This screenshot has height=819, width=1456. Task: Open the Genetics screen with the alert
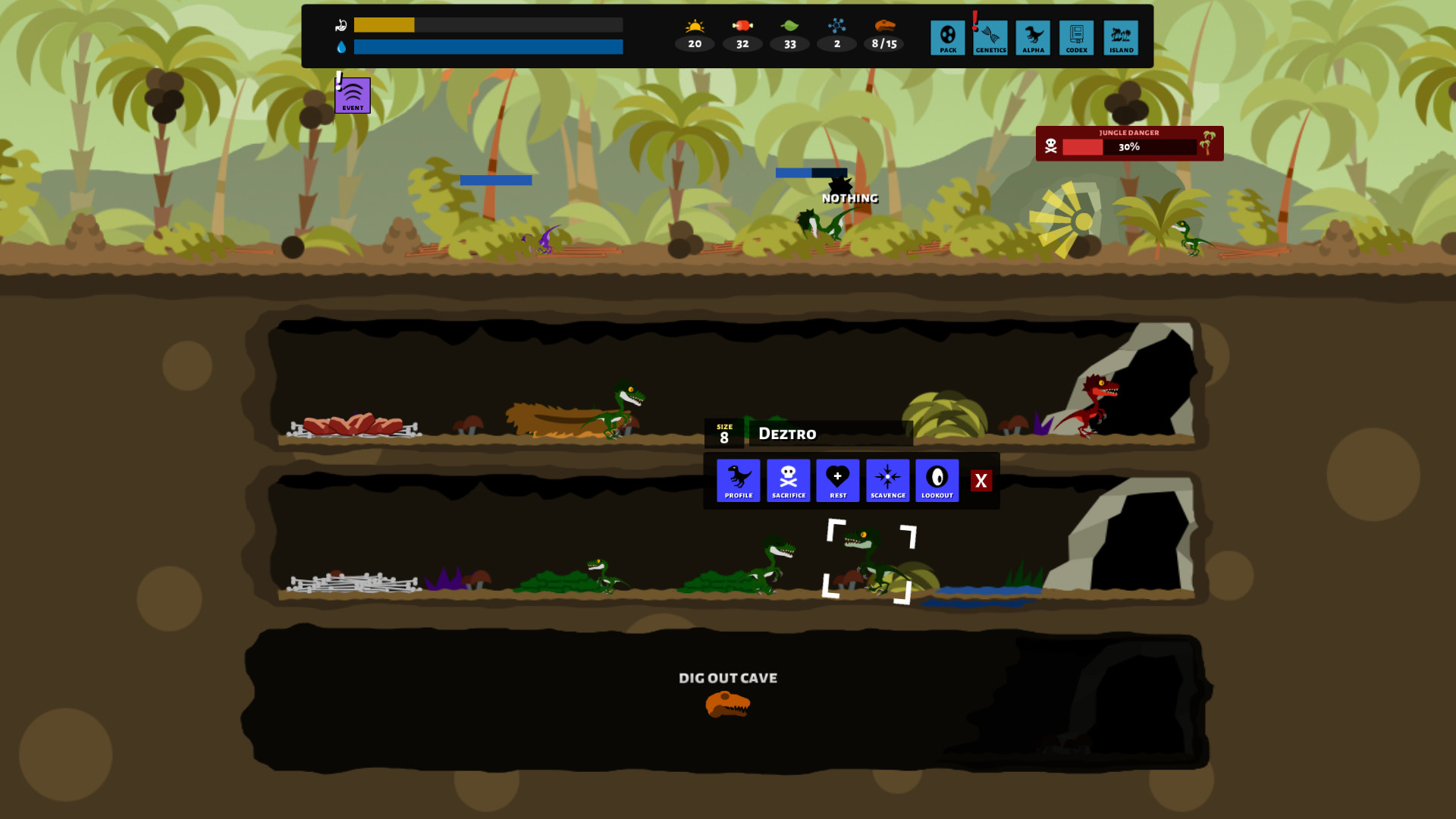(990, 37)
